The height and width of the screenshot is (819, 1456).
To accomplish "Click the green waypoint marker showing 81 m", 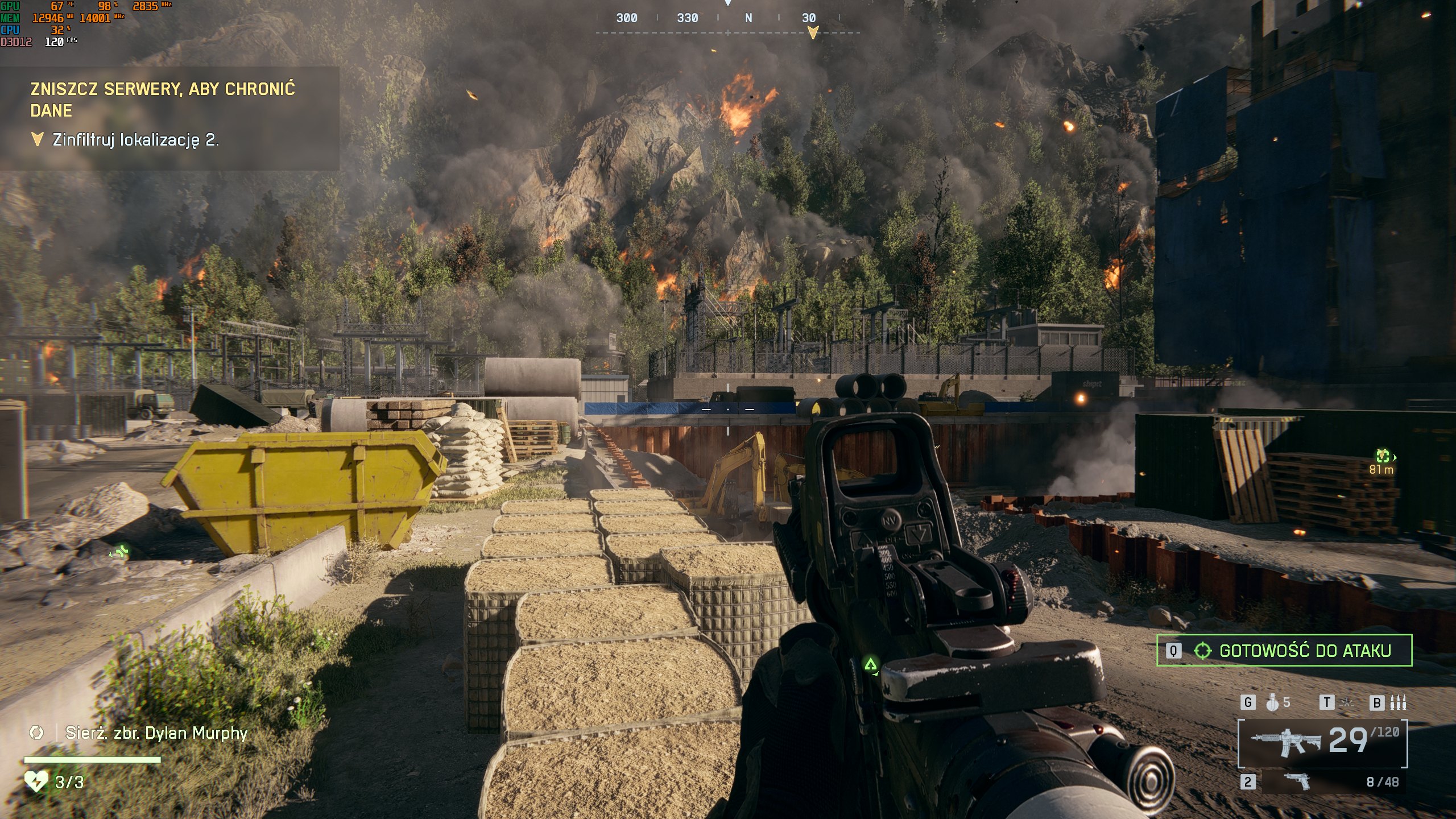I will pos(1383,456).
